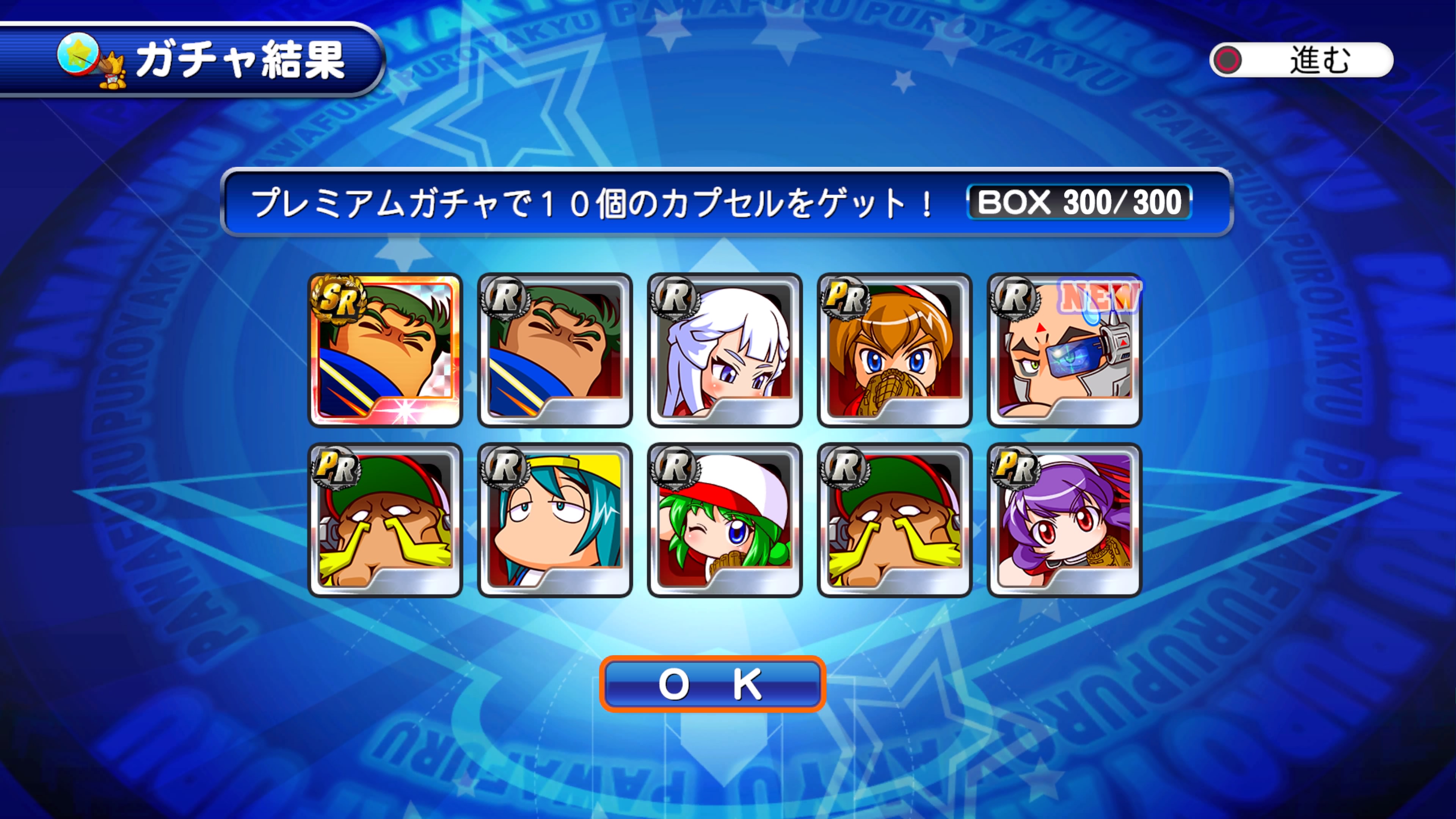The width and height of the screenshot is (1456, 819).
Task: Open the NEW cyborg visor character card
Action: click(x=1064, y=350)
